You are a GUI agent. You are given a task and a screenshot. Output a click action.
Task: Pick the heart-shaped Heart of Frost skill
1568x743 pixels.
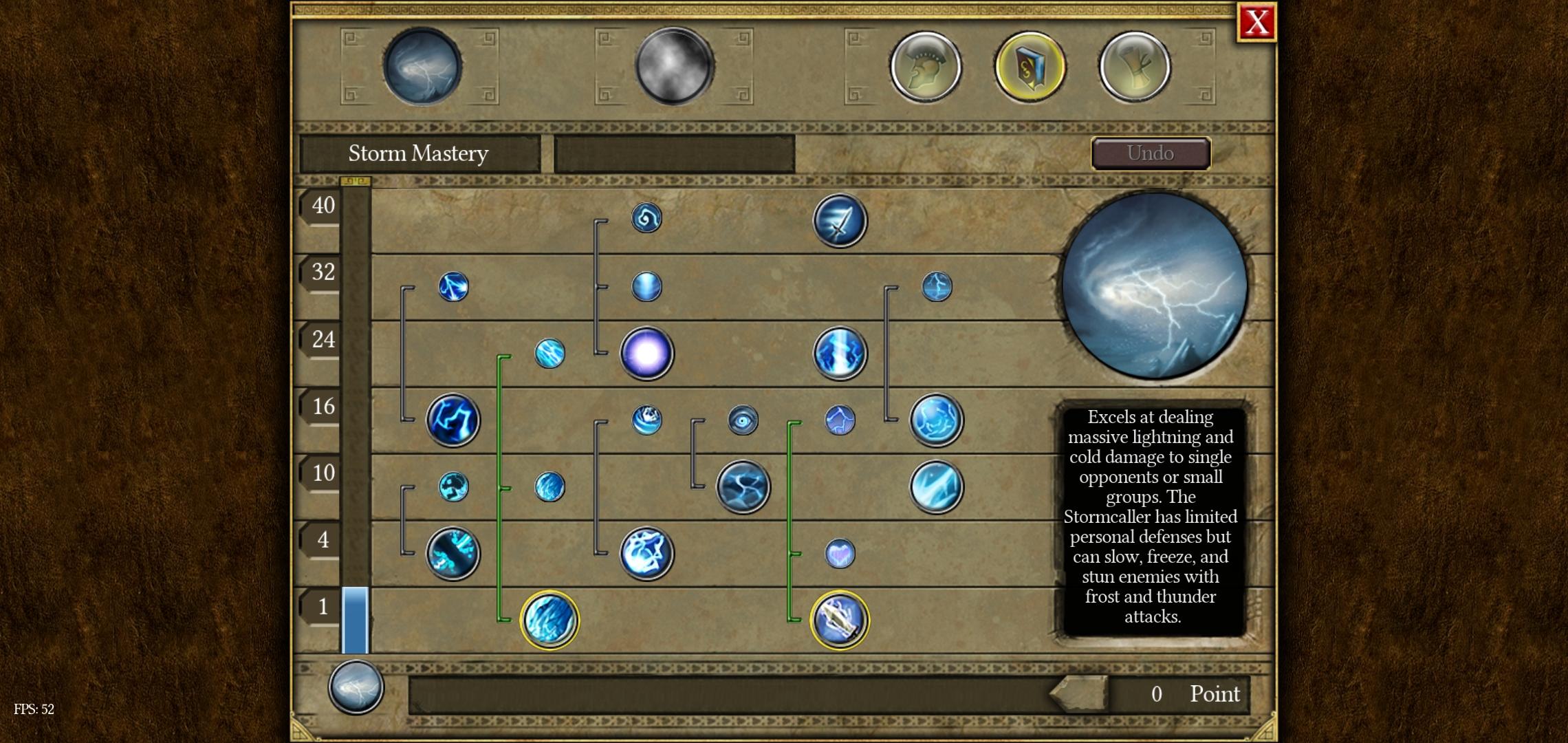tap(839, 554)
